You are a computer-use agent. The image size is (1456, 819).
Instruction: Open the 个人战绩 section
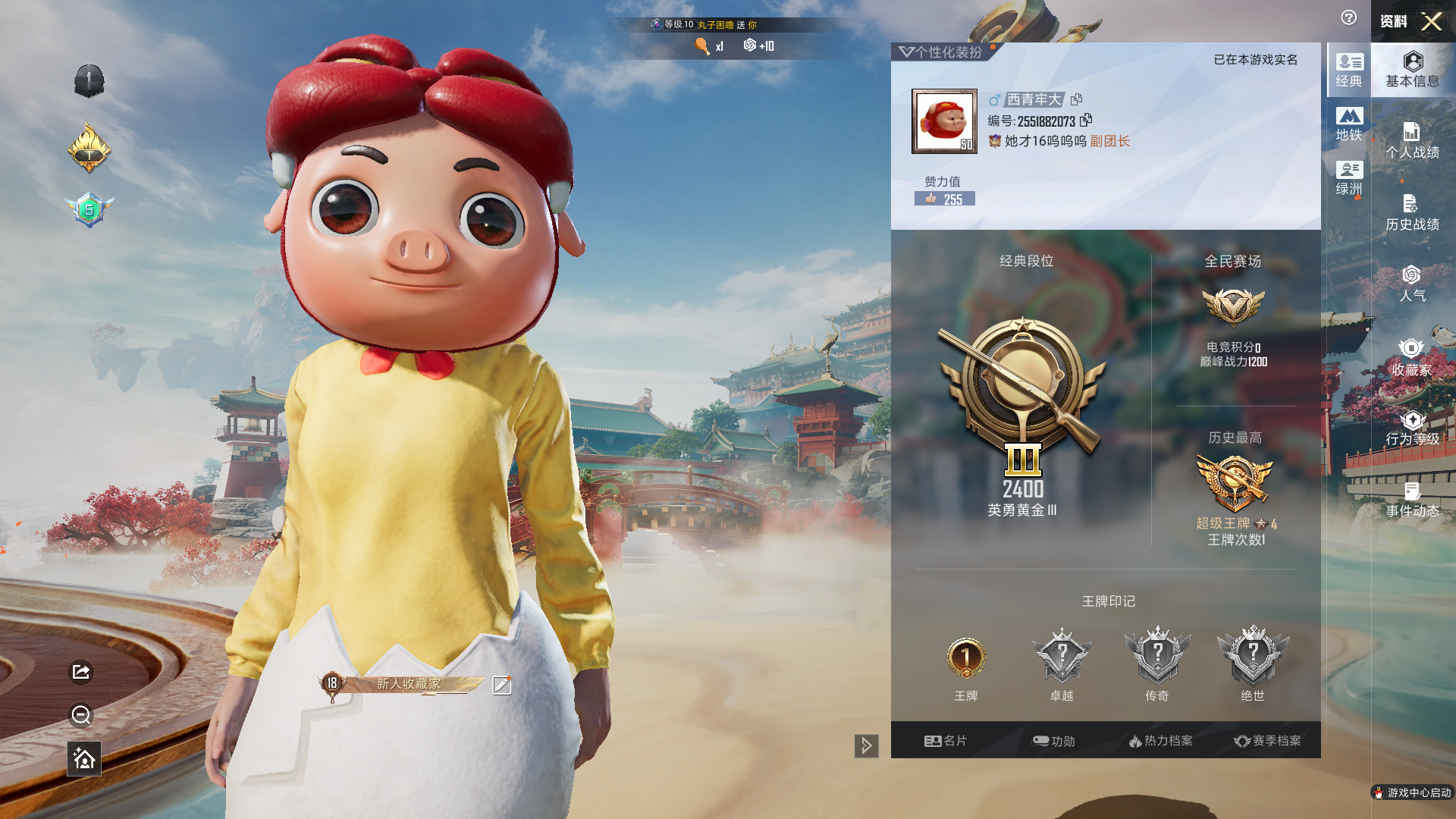pyautogui.click(x=1412, y=141)
